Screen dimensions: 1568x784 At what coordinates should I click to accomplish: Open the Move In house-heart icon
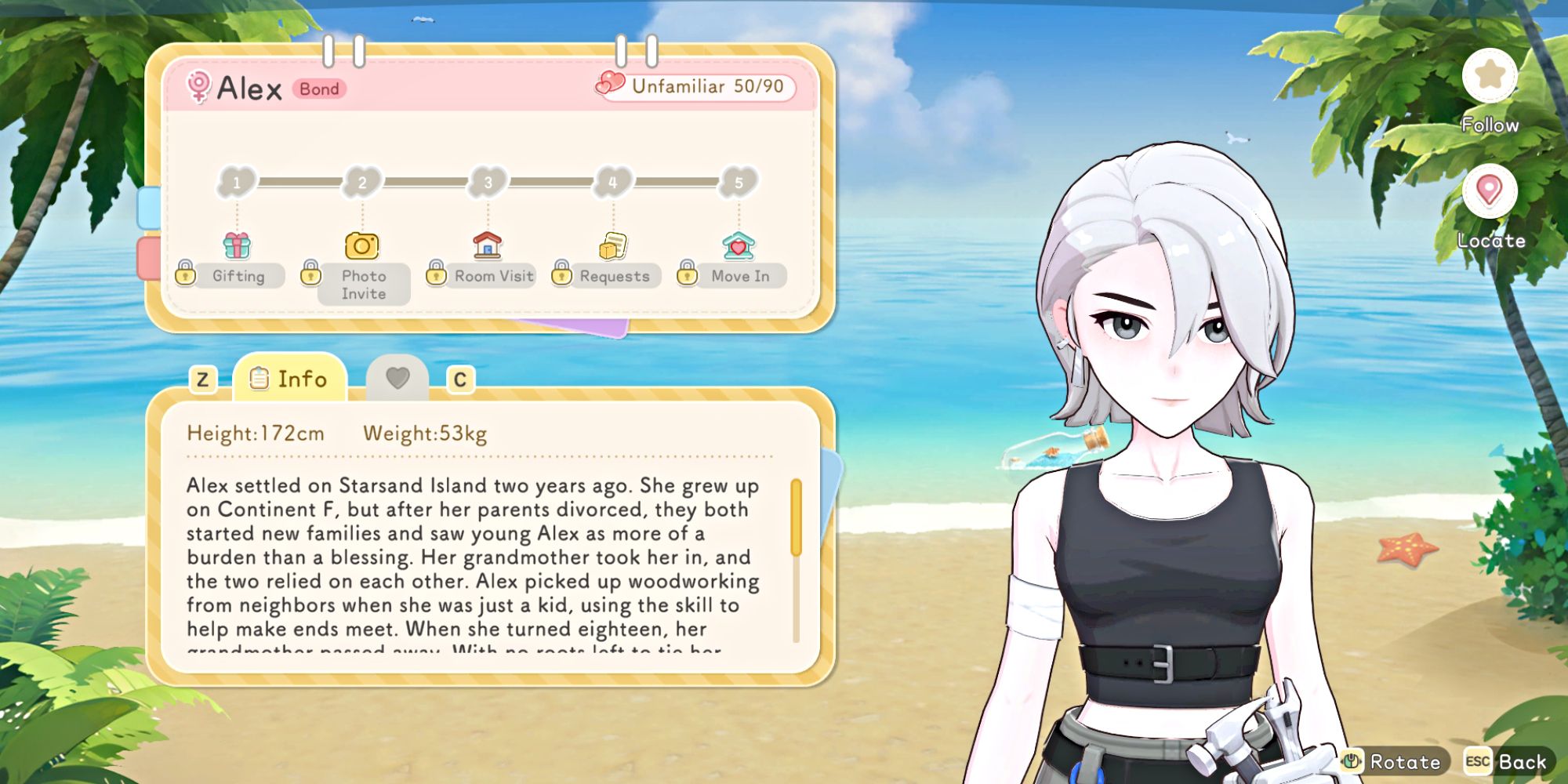click(x=737, y=245)
